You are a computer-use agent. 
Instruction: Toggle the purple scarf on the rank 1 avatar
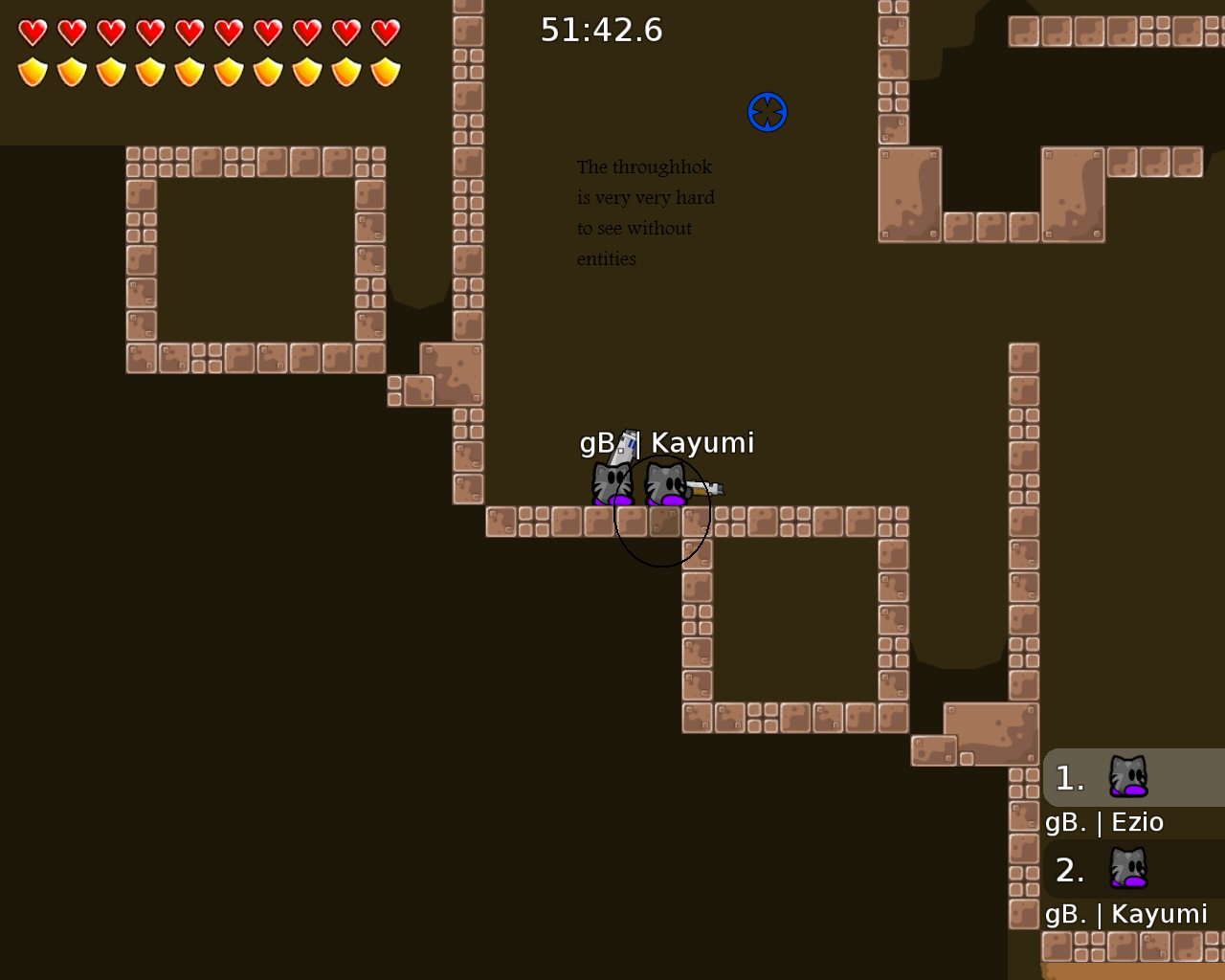click(1132, 791)
